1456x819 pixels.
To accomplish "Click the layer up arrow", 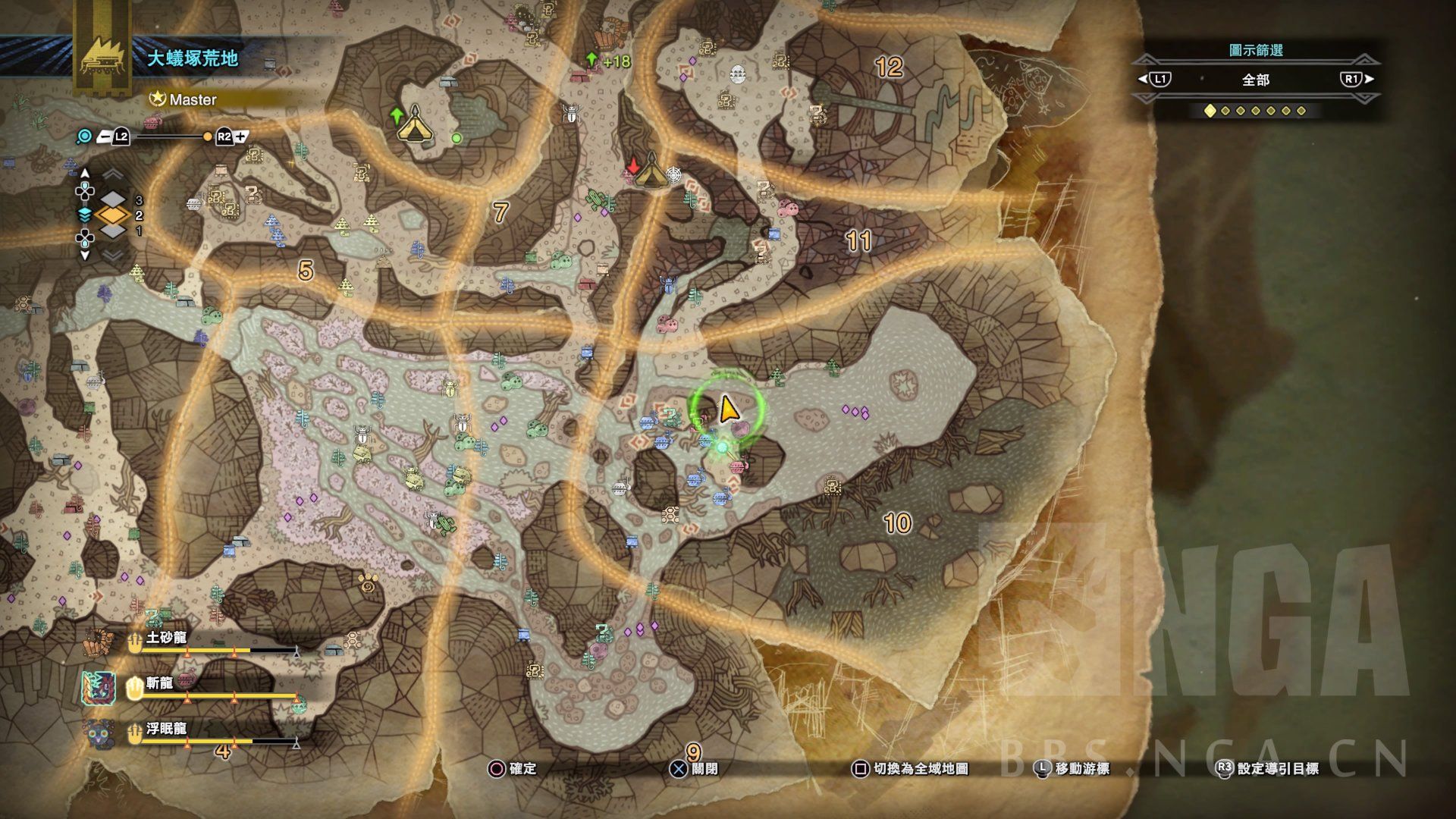I will click(85, 174).
